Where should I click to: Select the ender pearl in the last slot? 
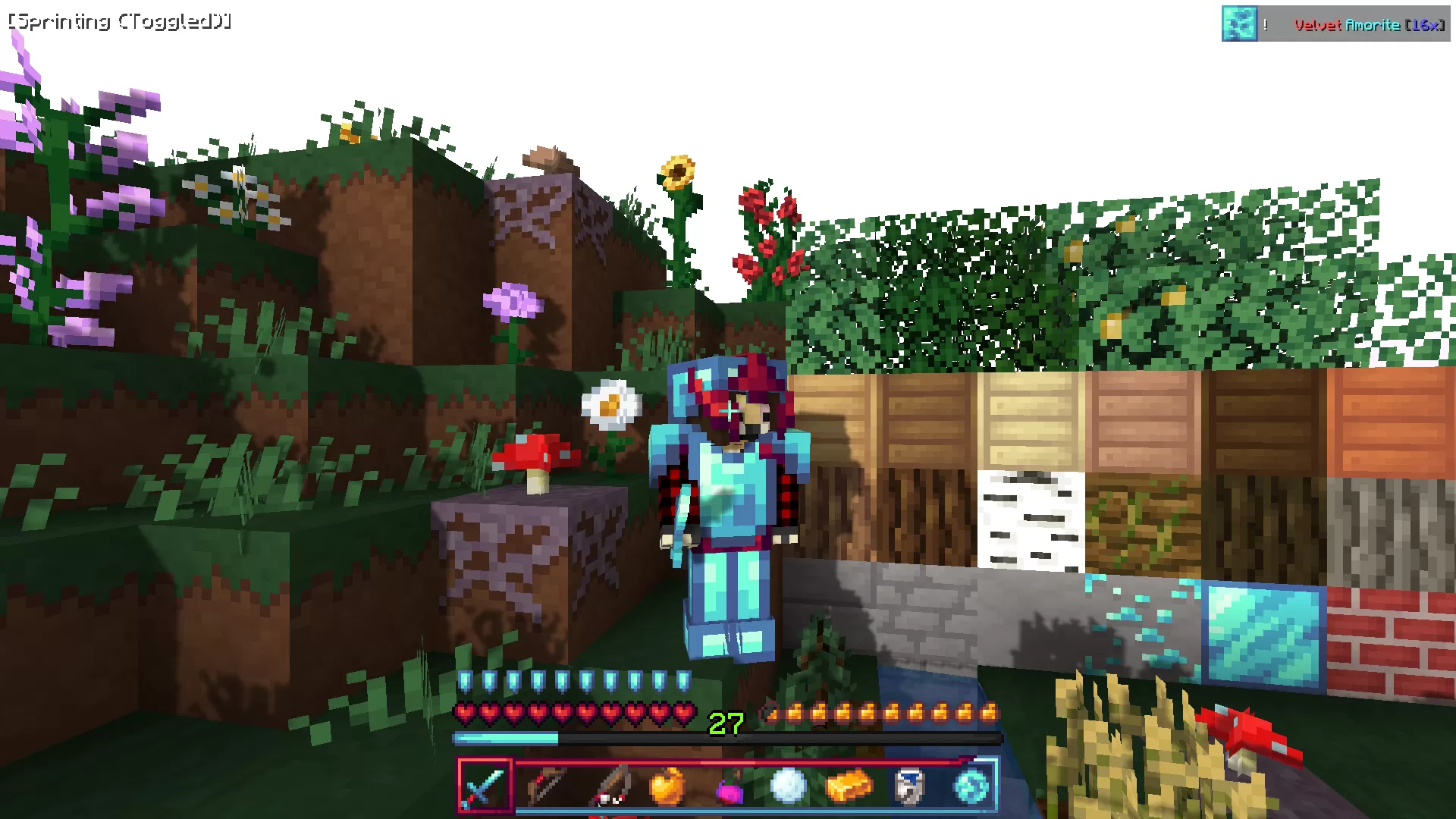pos(969,786)
